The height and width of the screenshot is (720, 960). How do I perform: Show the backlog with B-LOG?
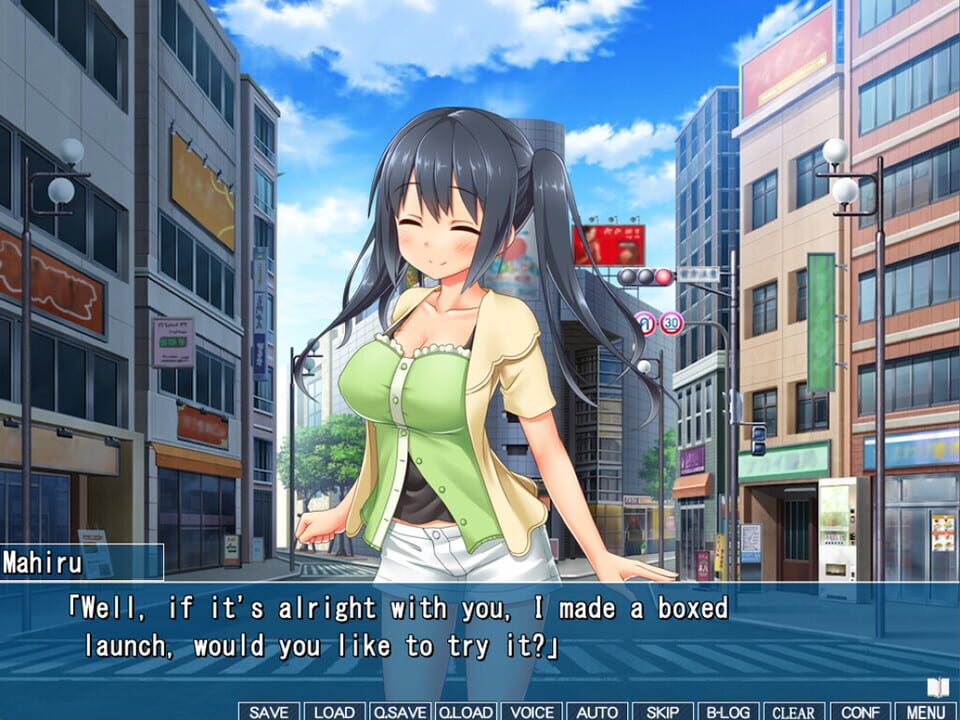click(x=728, y=711)
